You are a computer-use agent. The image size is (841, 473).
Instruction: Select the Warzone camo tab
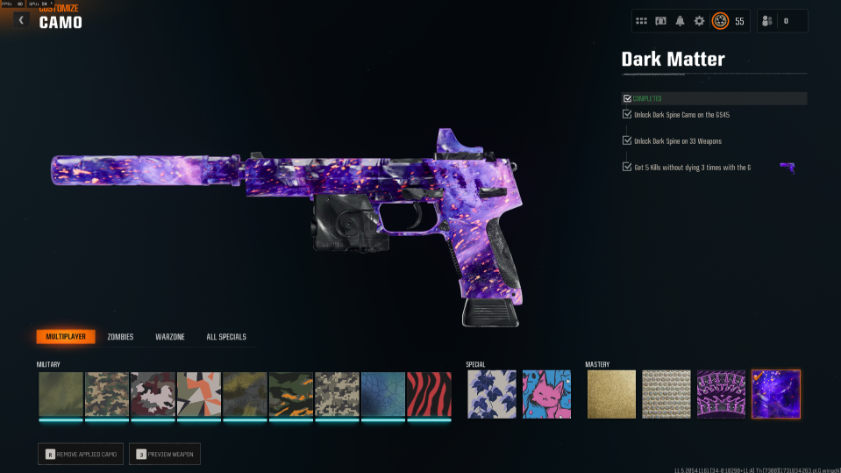point(170,337)
